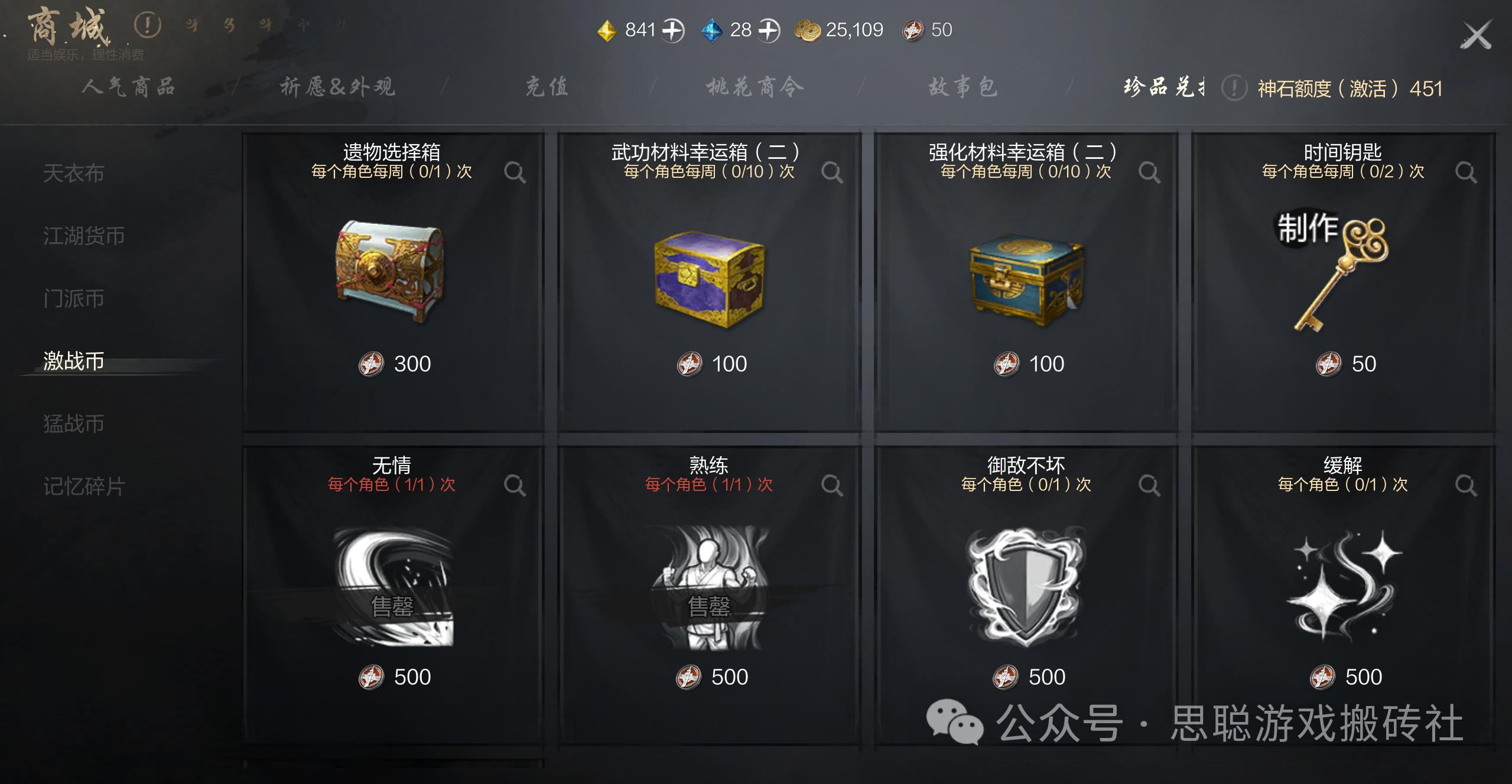Open the 故事包 tab
Screen dimensions: 1512x784
click(x=963, y=87)
